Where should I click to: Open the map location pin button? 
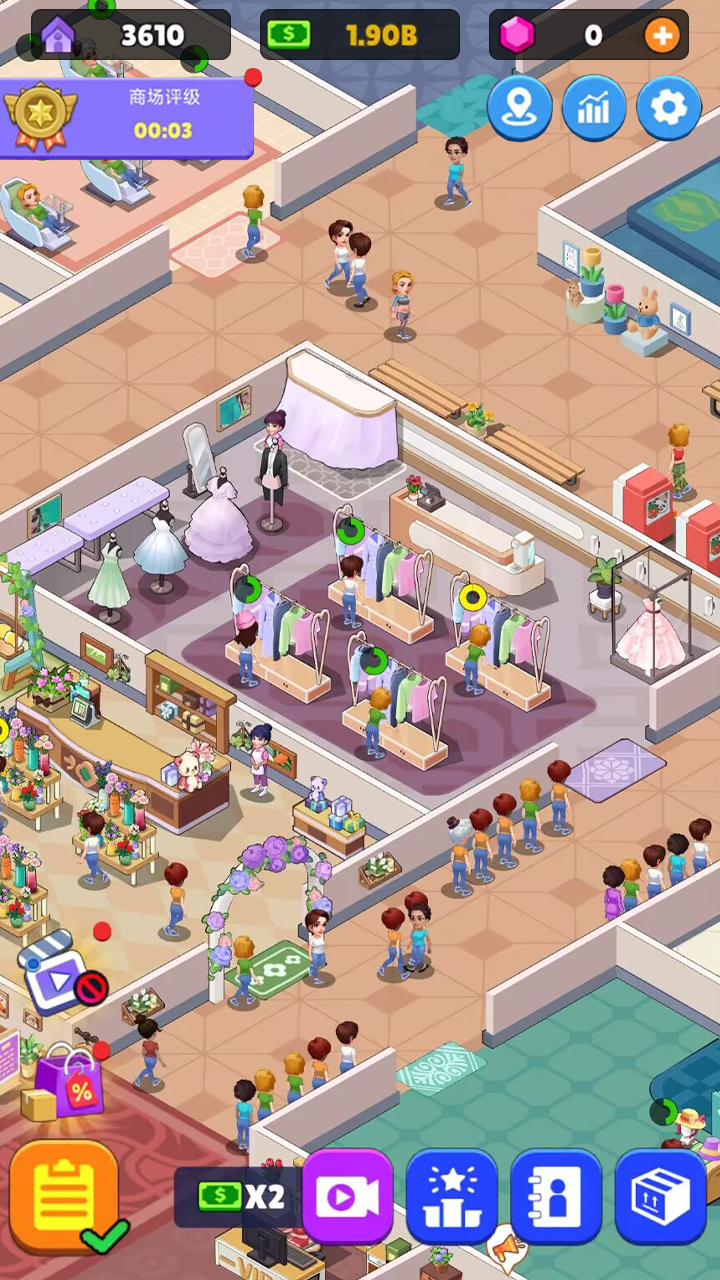coord(520,108)
